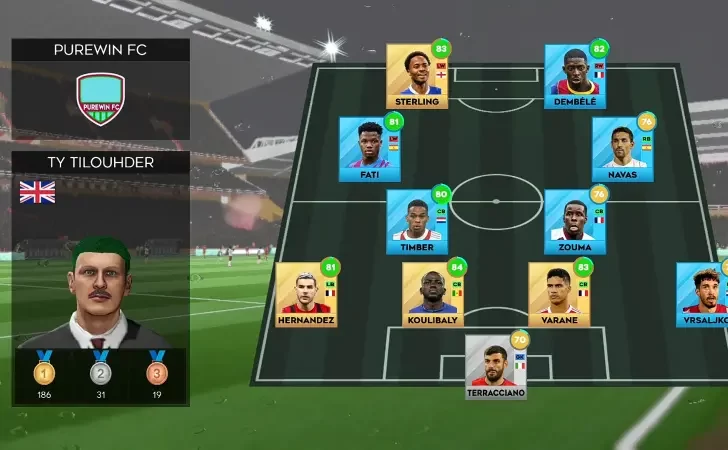Choose the Fati player card
The width and height of the screenshot is (728, 450).
pos(369,148)
